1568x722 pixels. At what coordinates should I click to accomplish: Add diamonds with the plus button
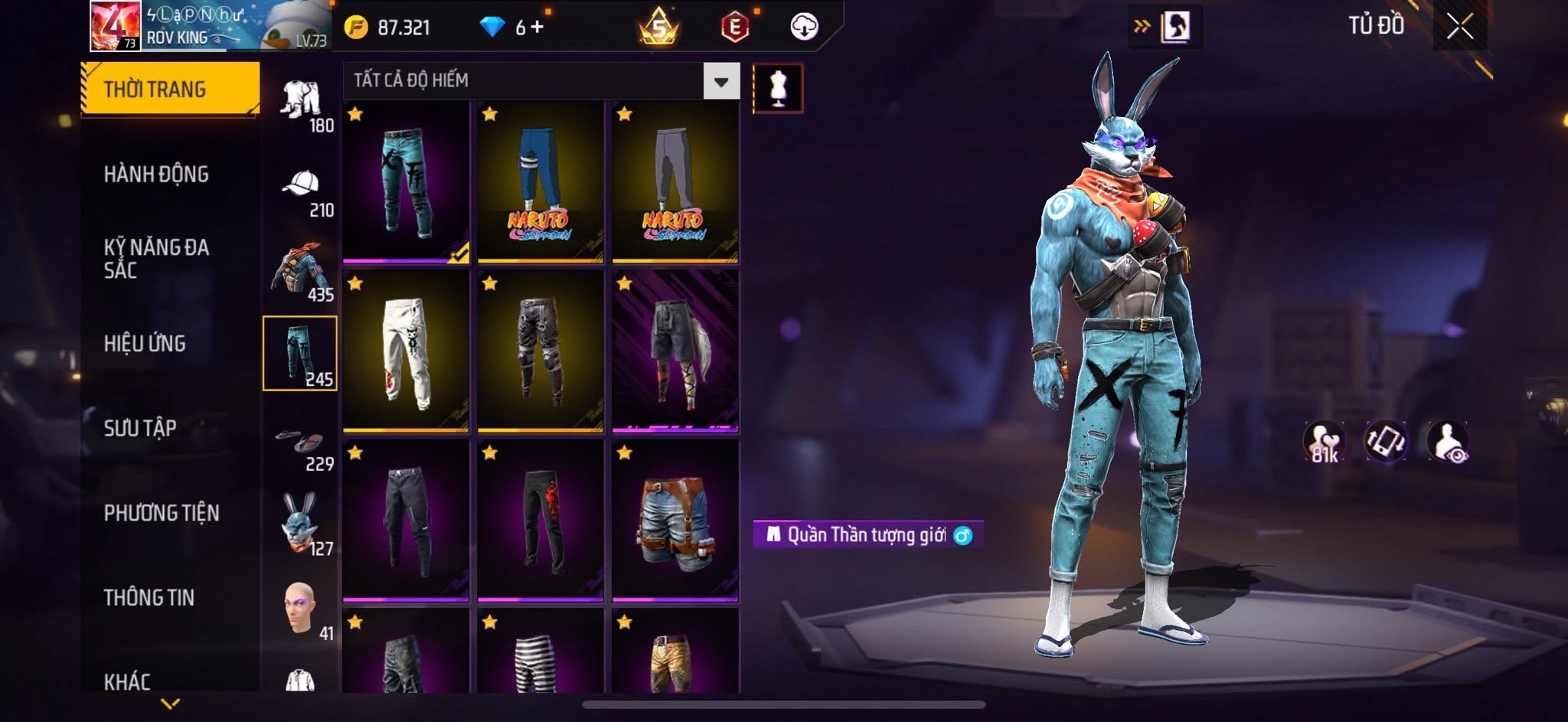(x=537, y=28)
